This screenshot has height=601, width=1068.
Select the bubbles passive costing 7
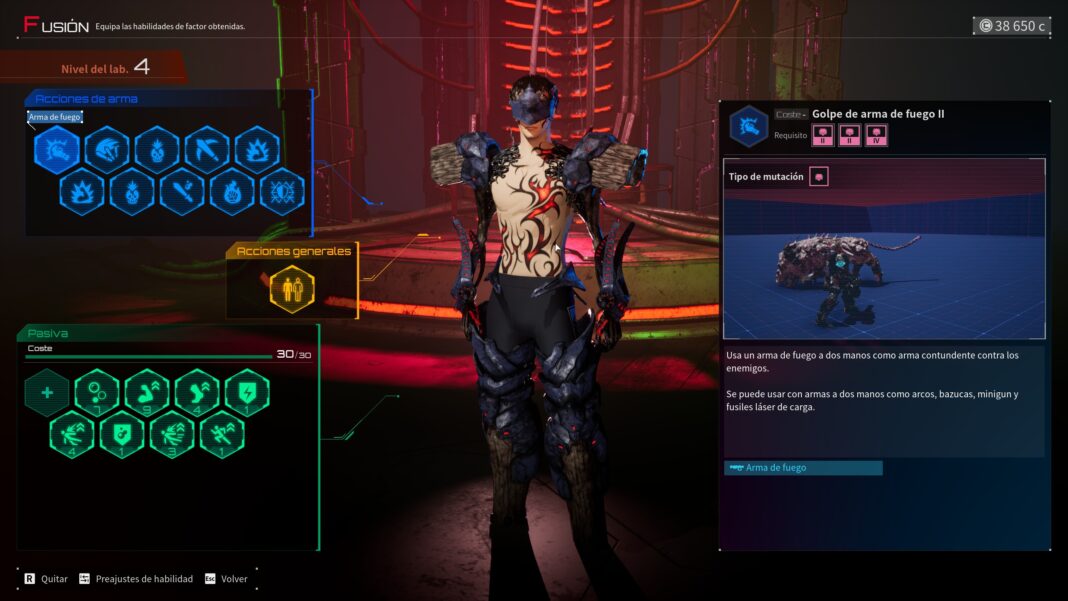pyautogui.click(x=97, y=392)
